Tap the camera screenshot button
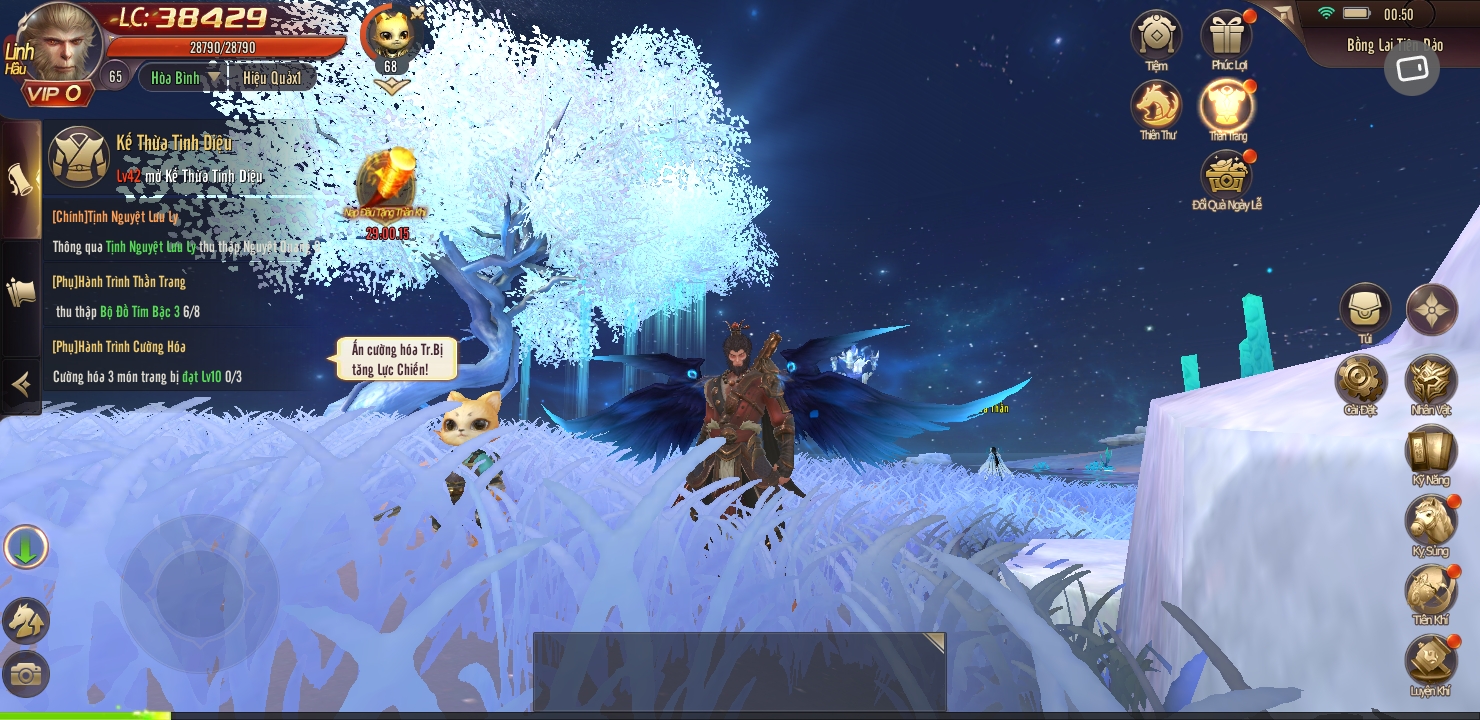 point(25,674)
